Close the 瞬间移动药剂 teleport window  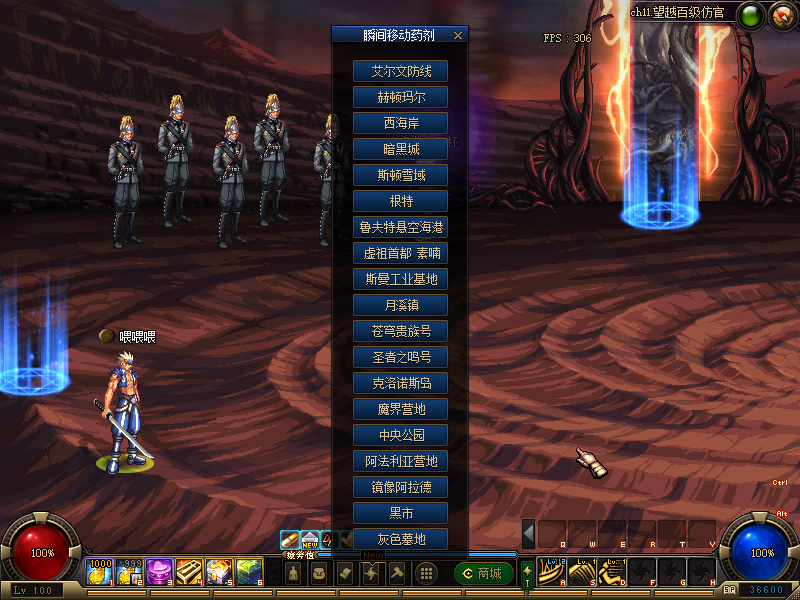click(458, 35)
